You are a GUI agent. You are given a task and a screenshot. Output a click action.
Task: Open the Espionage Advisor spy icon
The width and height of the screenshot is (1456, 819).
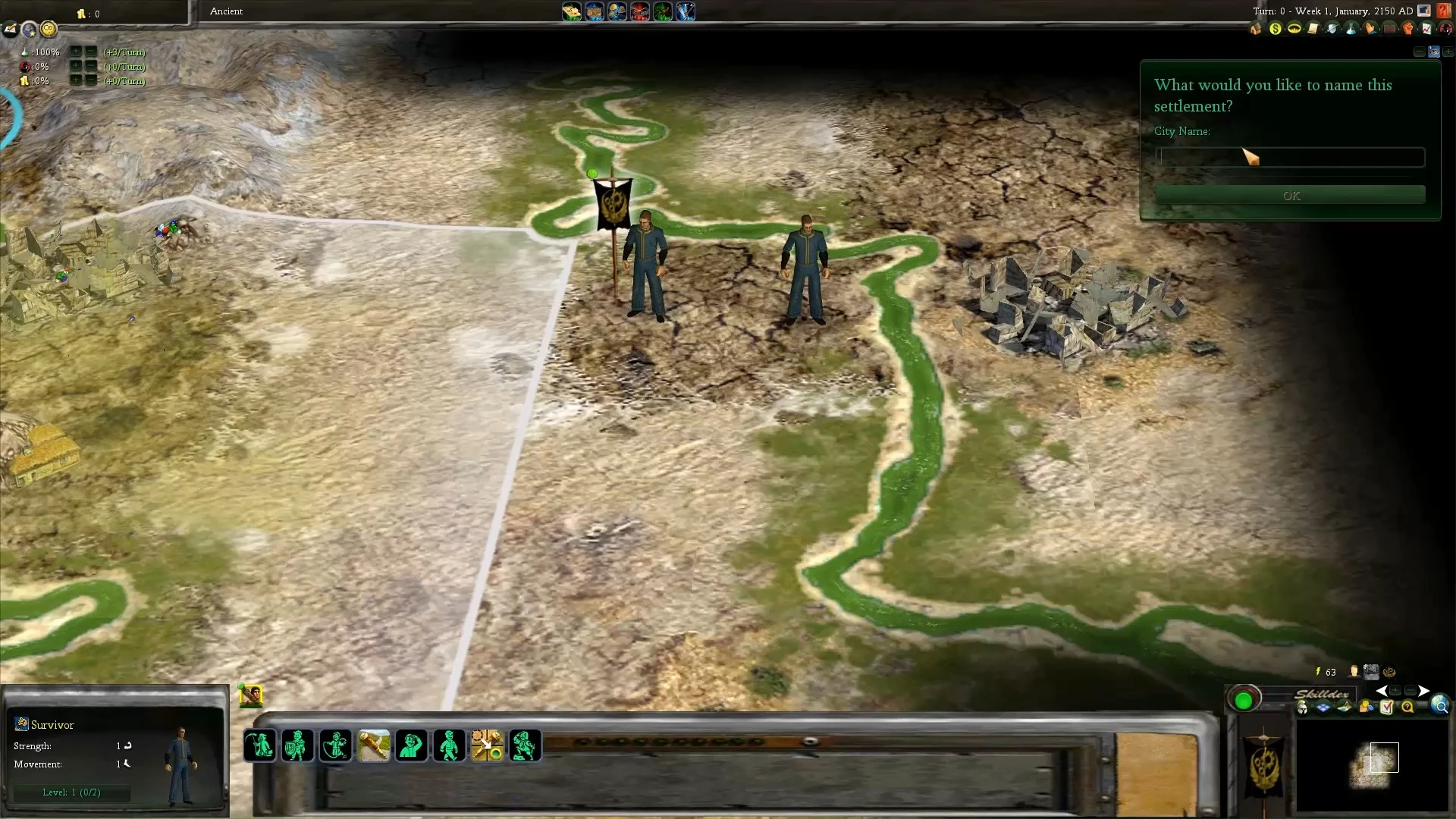(x=1447, y=29)
